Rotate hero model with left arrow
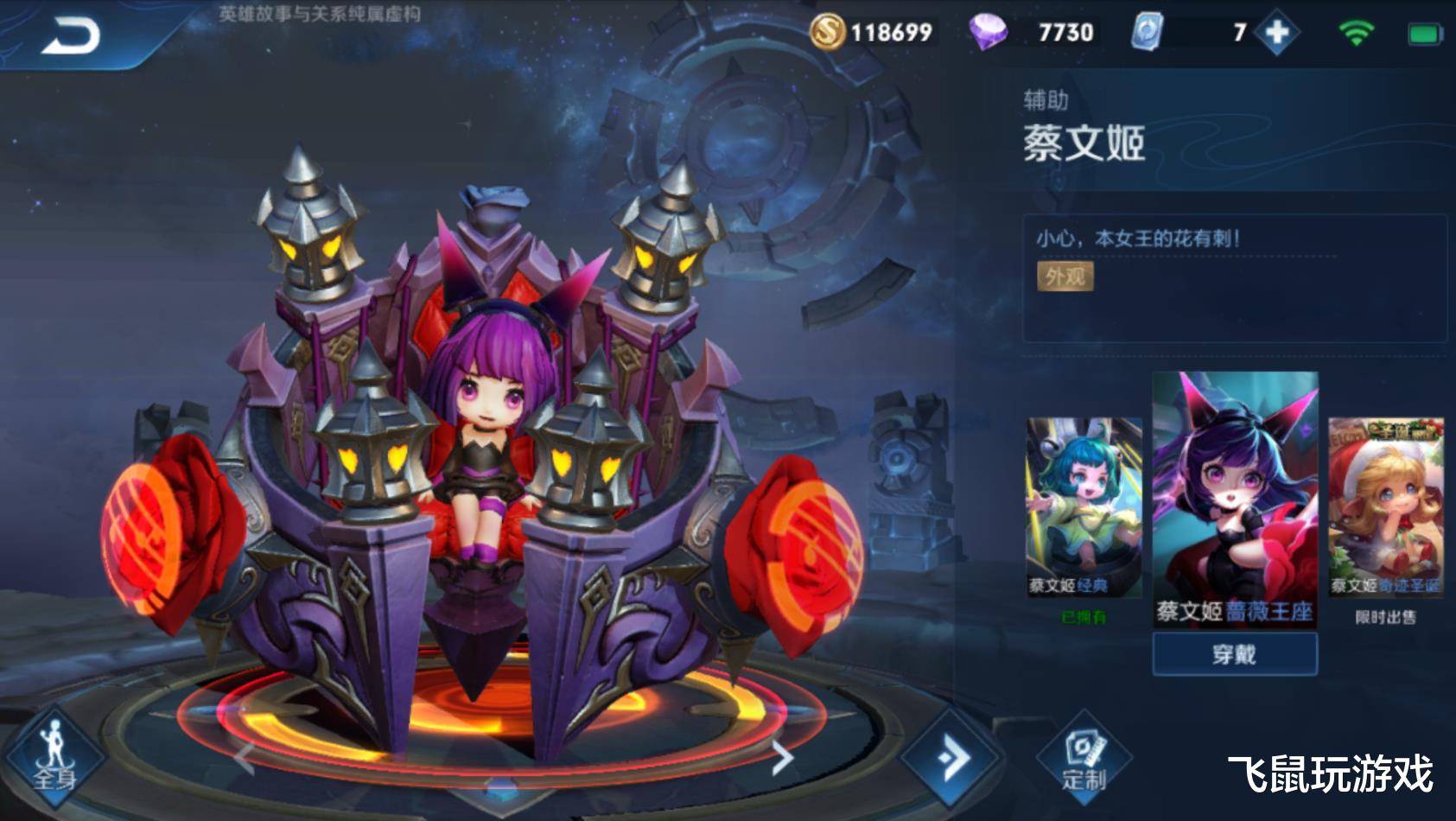The image size is (1456, 821). click(245, 758)
